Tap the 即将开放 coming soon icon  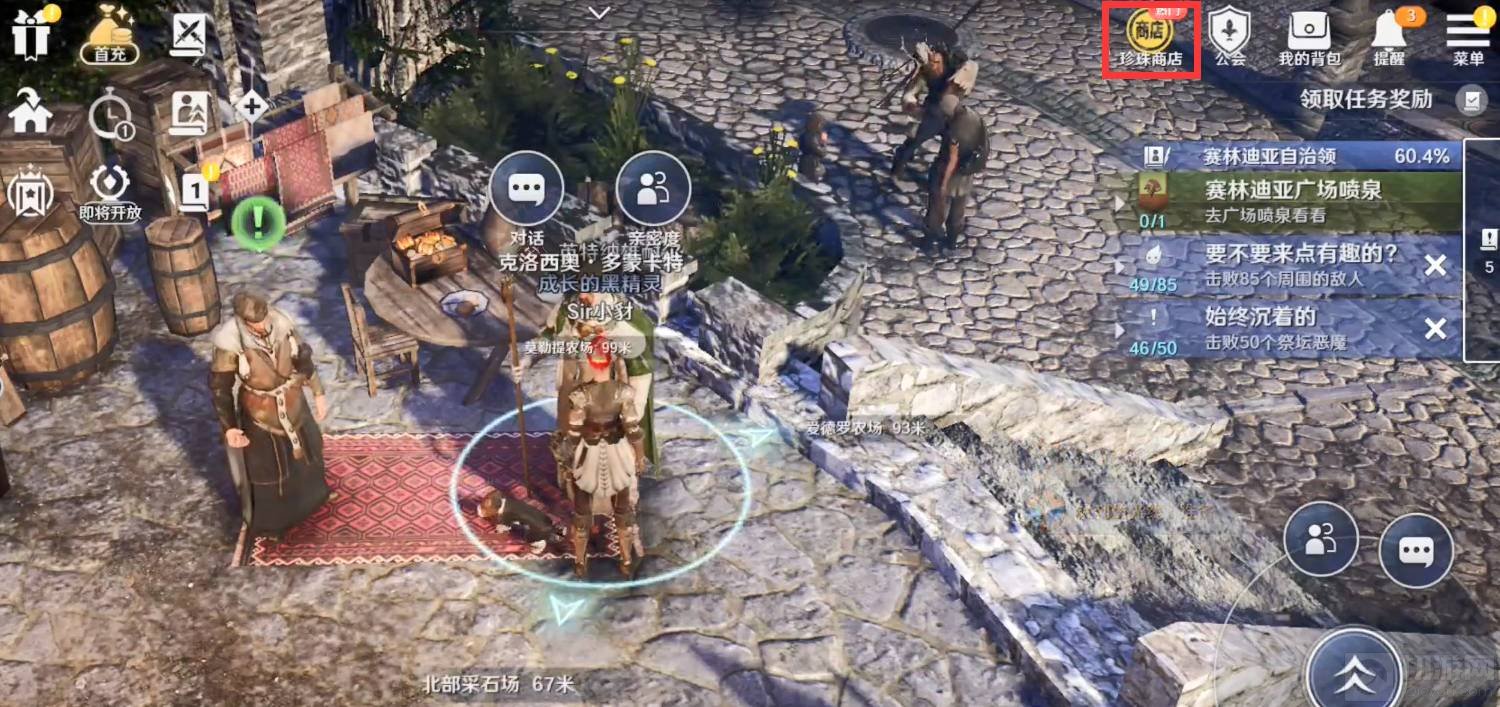[110, 192]
